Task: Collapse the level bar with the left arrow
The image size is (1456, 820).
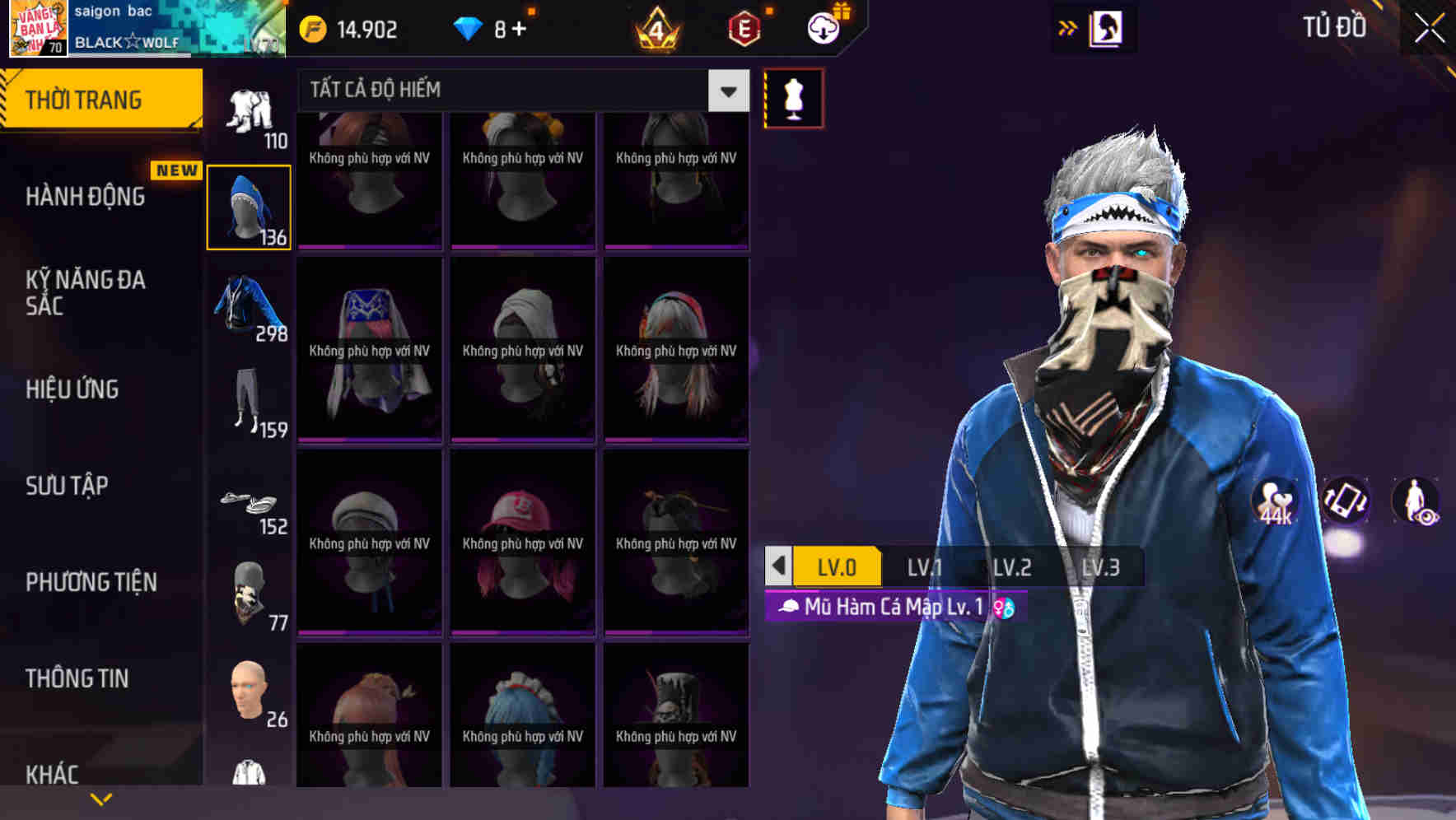Action: [x=777, y=566]
